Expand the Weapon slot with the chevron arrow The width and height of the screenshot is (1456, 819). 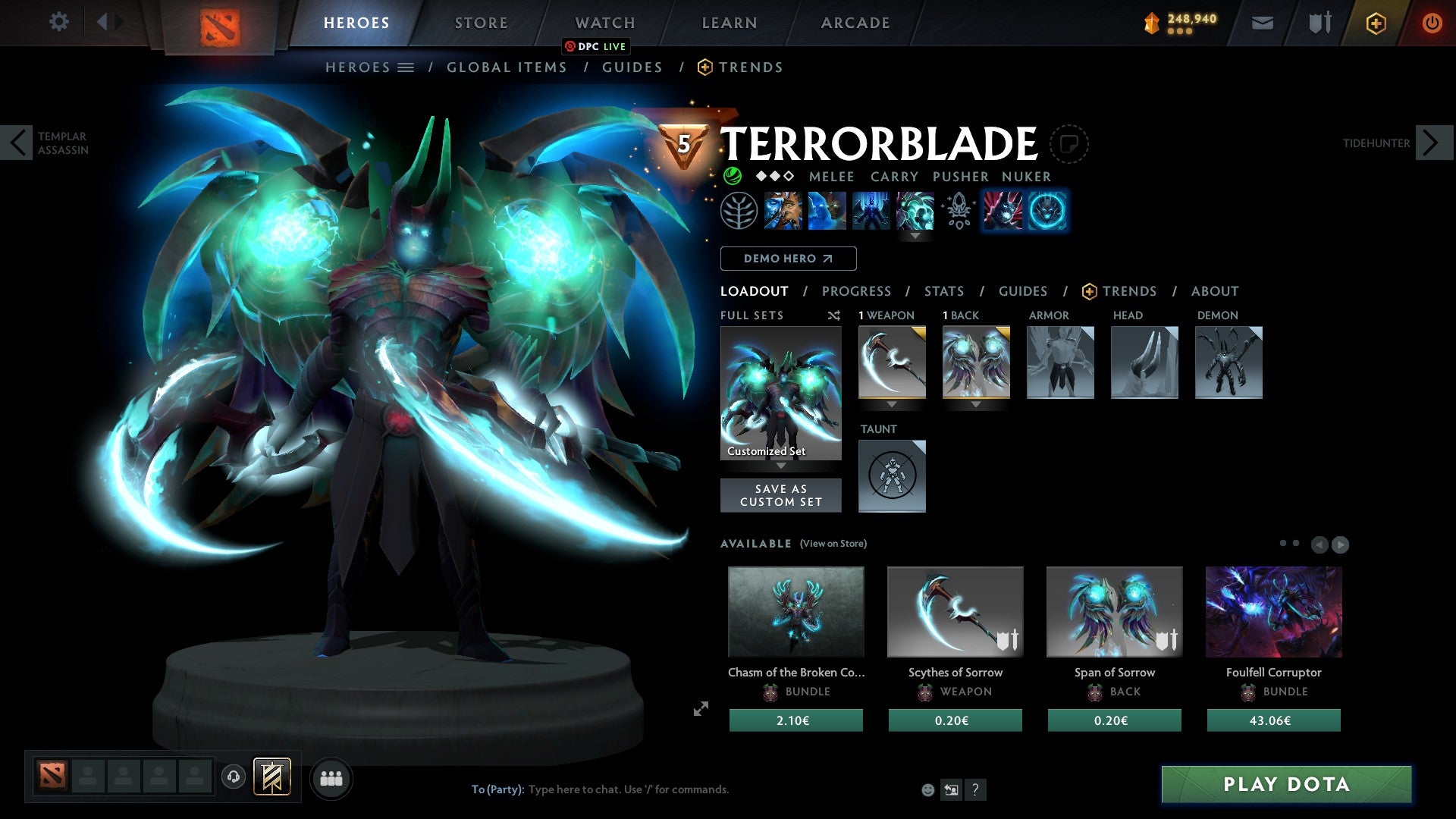pos(892,404)
